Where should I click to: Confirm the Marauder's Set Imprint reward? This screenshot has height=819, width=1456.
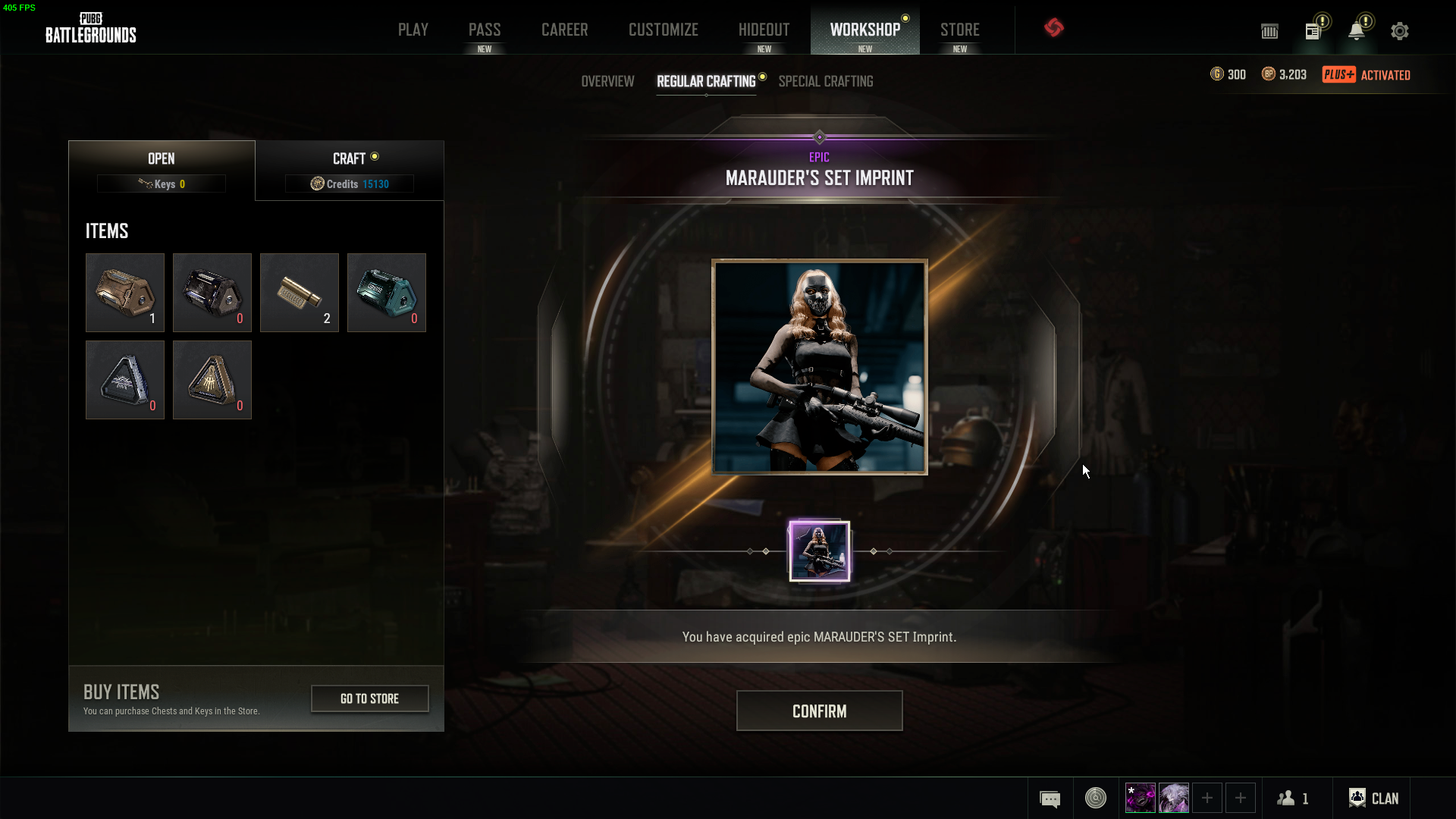(819, 711)
